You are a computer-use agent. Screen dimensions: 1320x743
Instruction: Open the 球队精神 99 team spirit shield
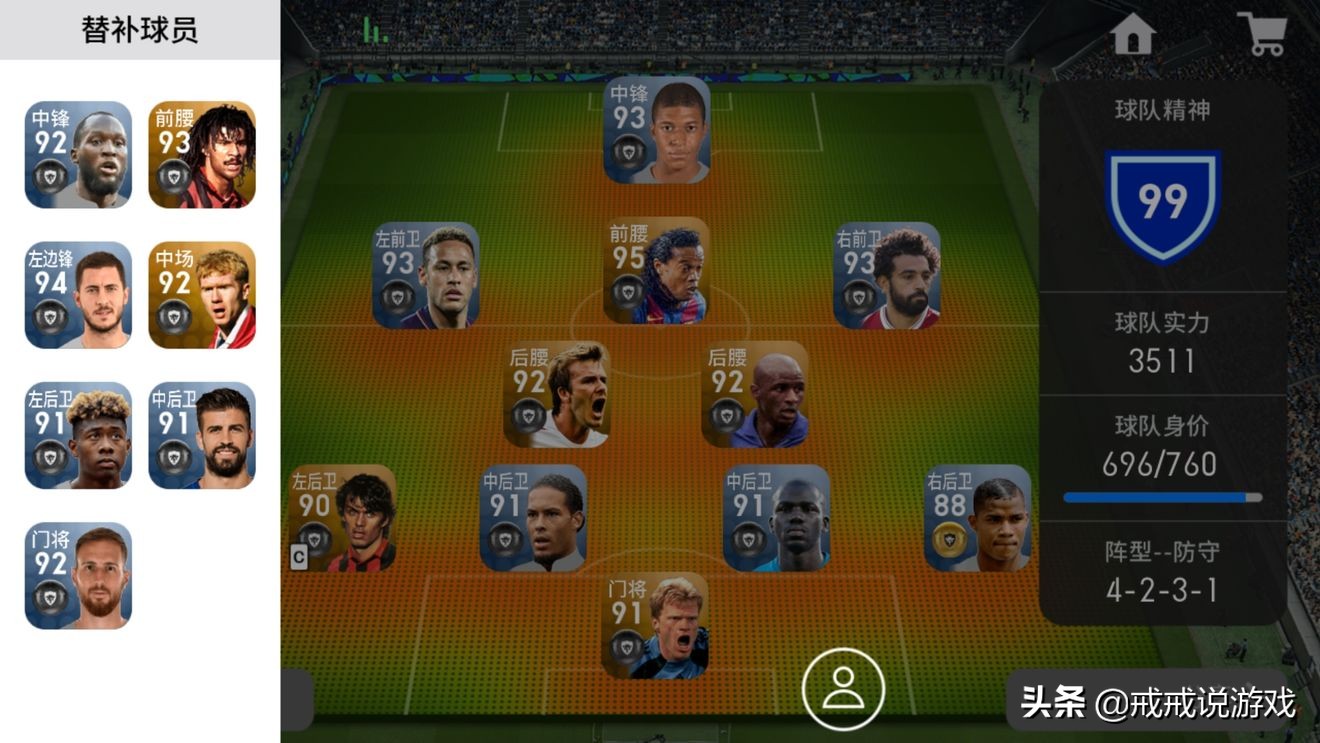tap(1162, 205)
